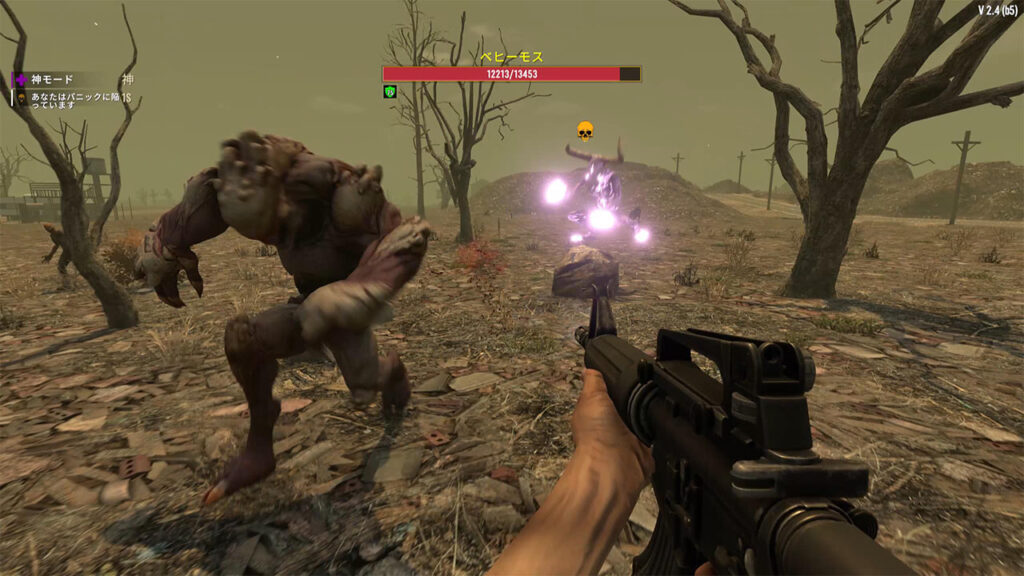Click the orange skull target marker
Image resolution: width=1024 pixels, height=576 pixels.
(585, 130)
